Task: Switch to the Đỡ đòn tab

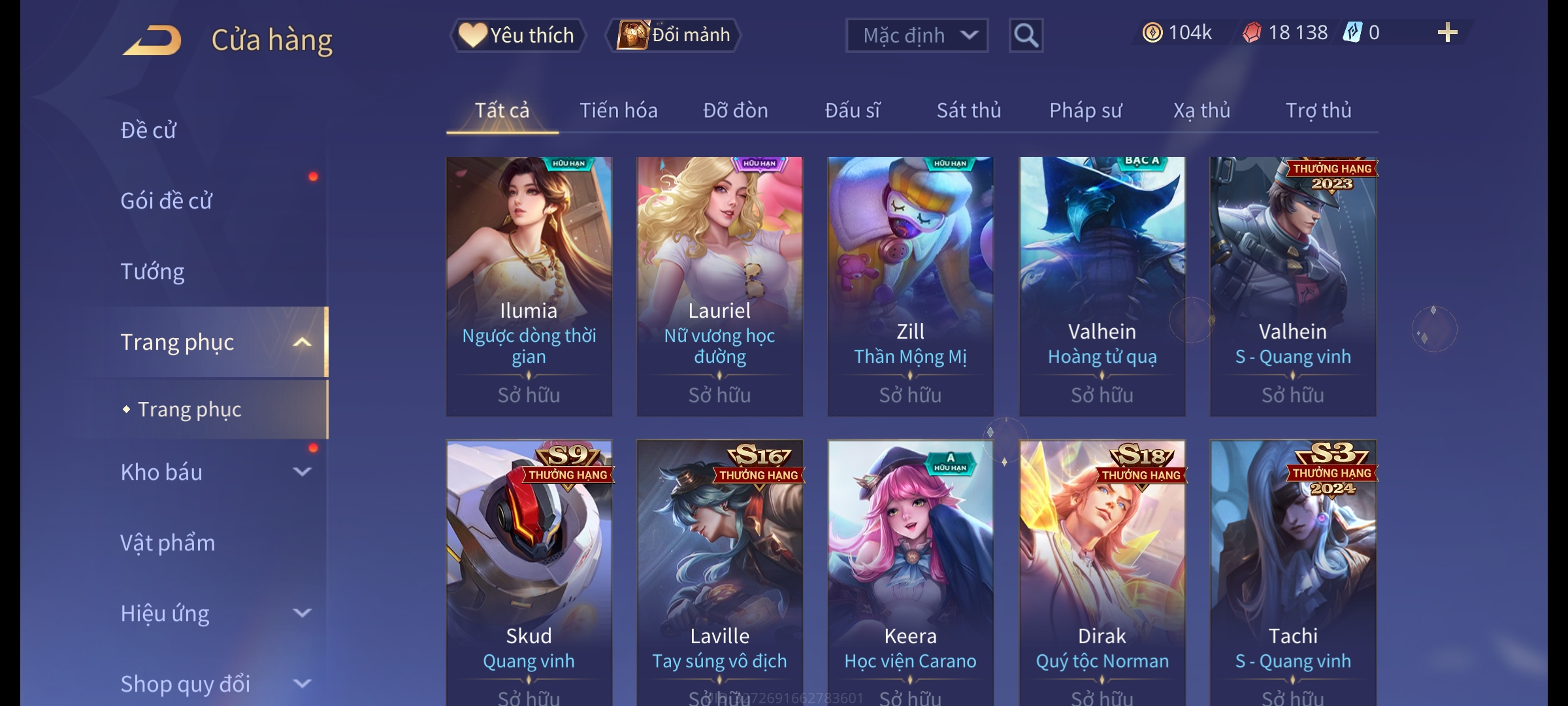Action: tap(735, 110)
